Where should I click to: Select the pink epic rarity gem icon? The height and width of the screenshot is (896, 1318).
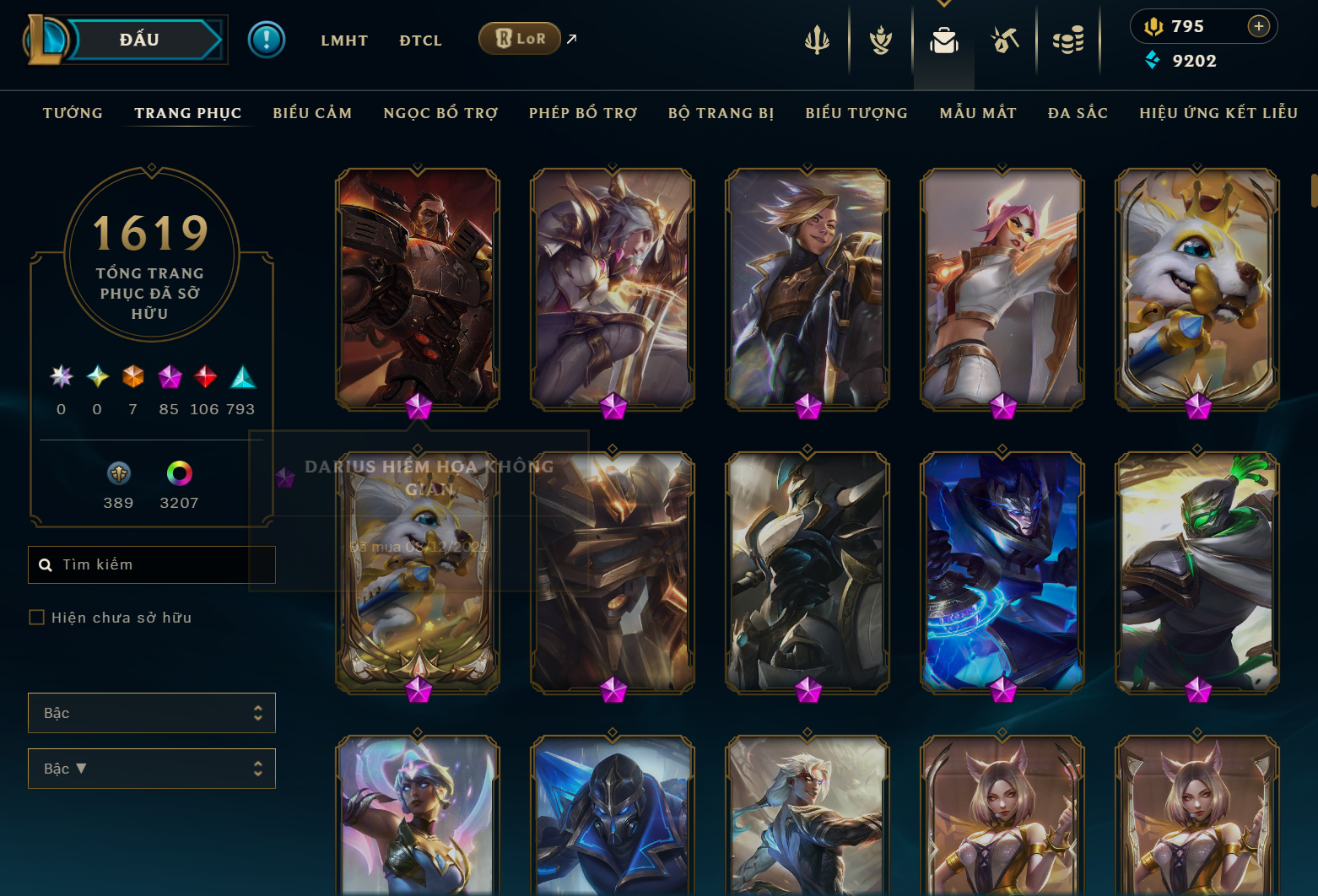(x=169, y=378)
